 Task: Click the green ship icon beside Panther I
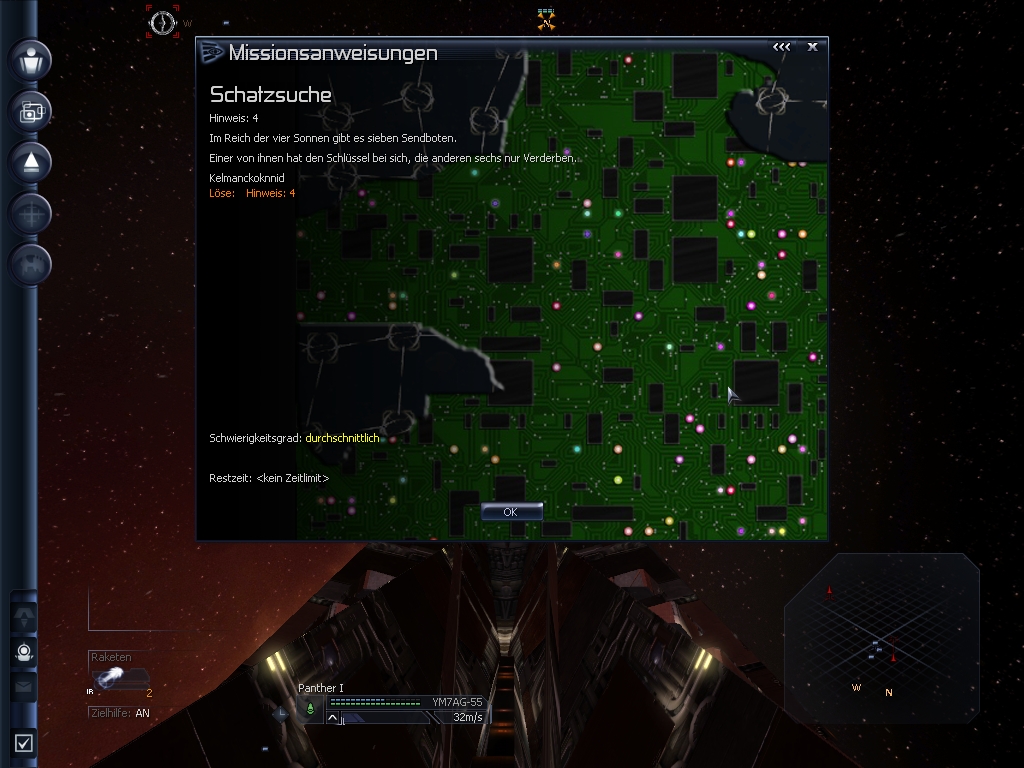(x=310, y=708)
